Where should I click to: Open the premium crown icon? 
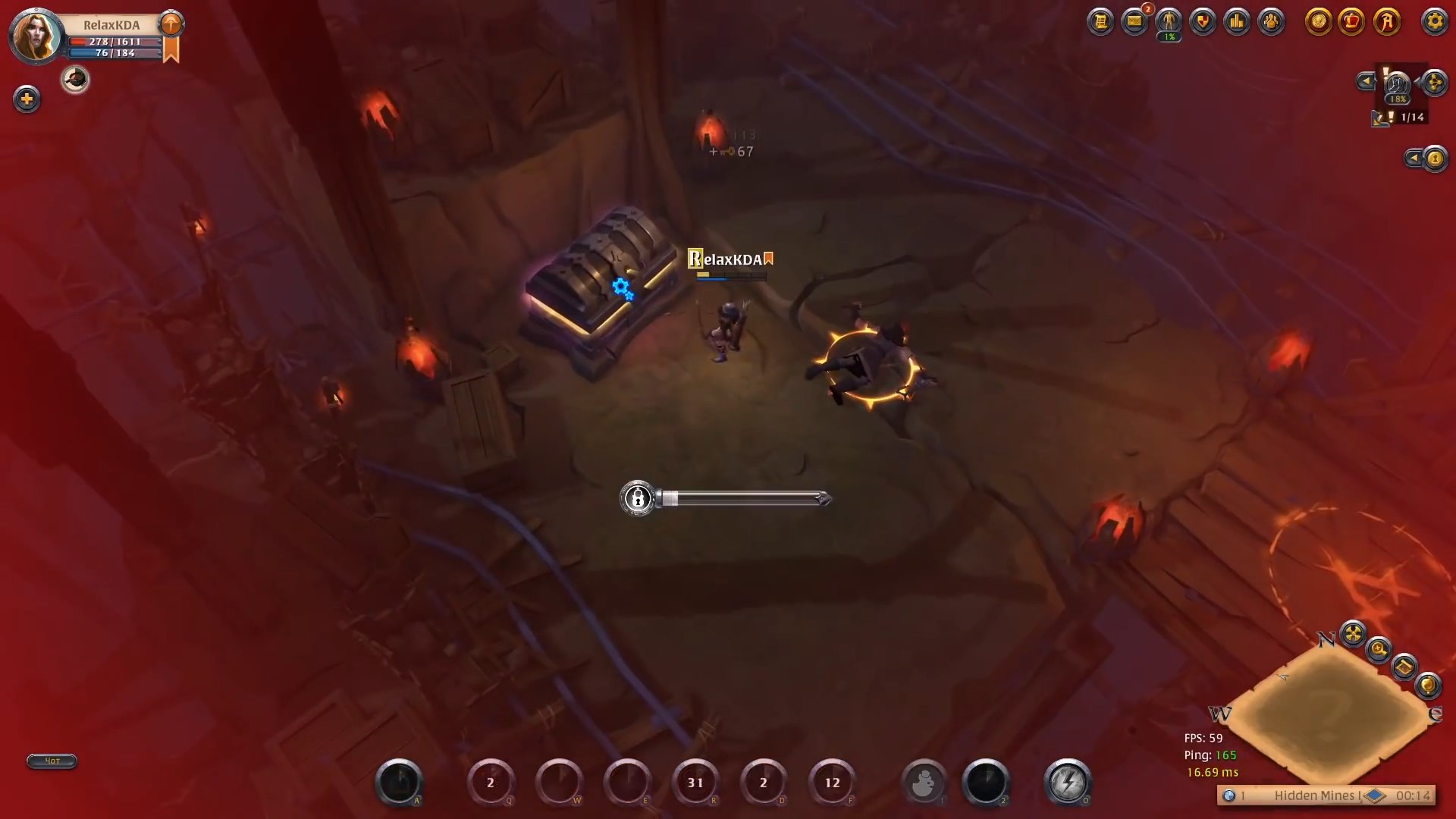point(1351,21)
